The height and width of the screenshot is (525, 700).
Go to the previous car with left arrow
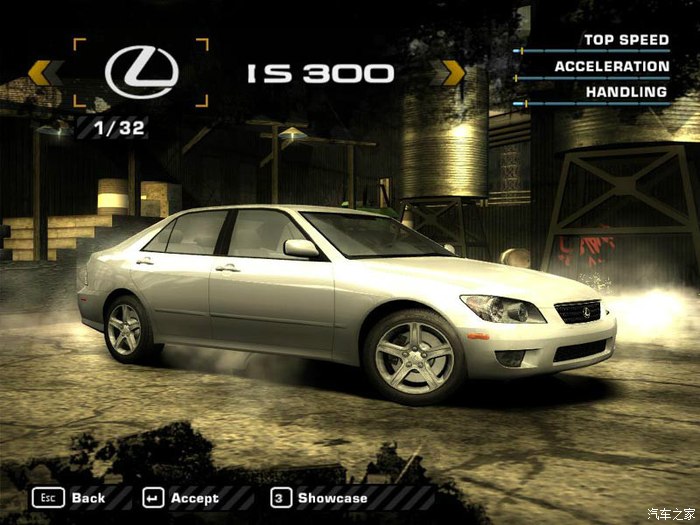40,73
